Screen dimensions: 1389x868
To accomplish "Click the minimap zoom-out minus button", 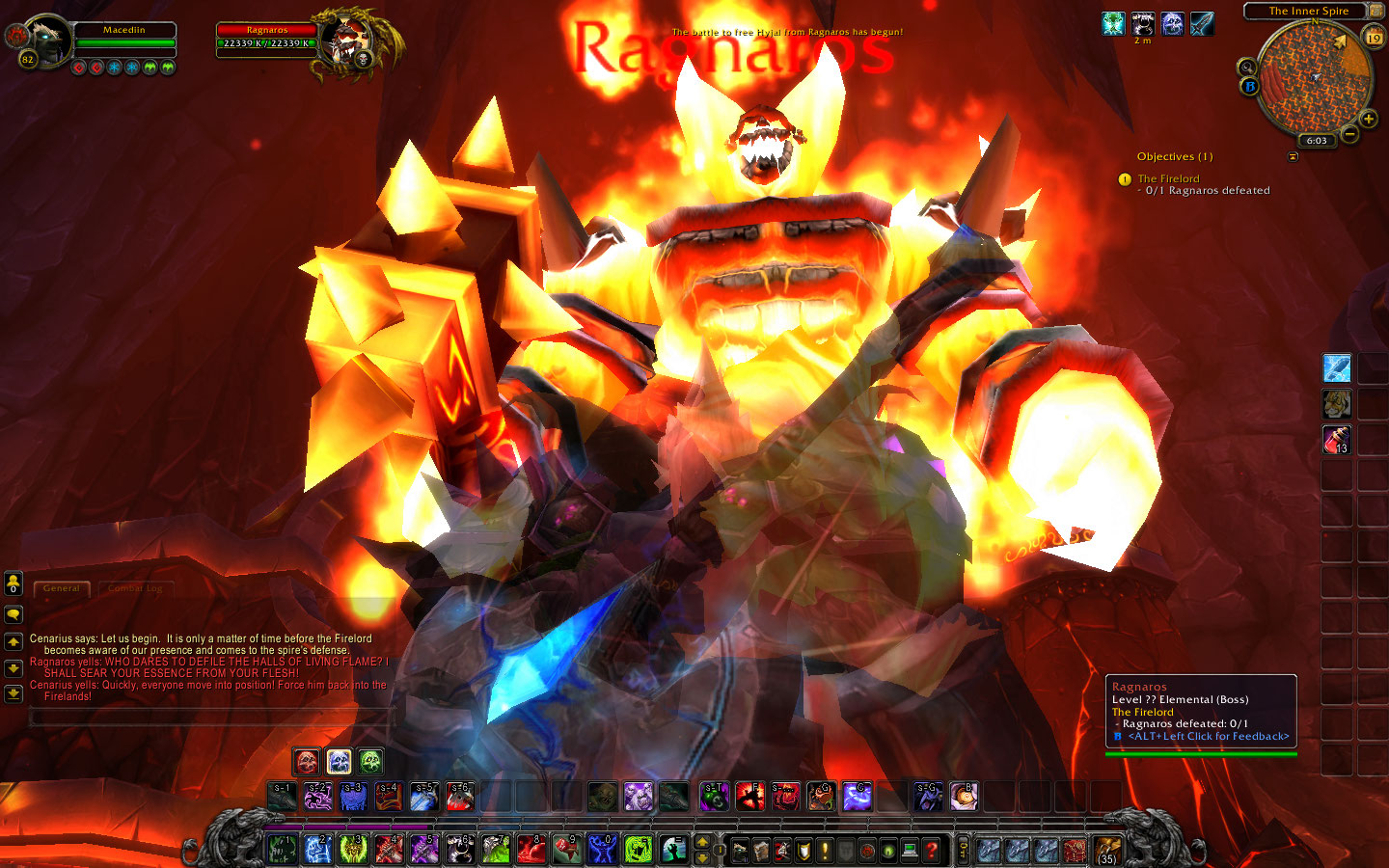I will point(1349,134).
